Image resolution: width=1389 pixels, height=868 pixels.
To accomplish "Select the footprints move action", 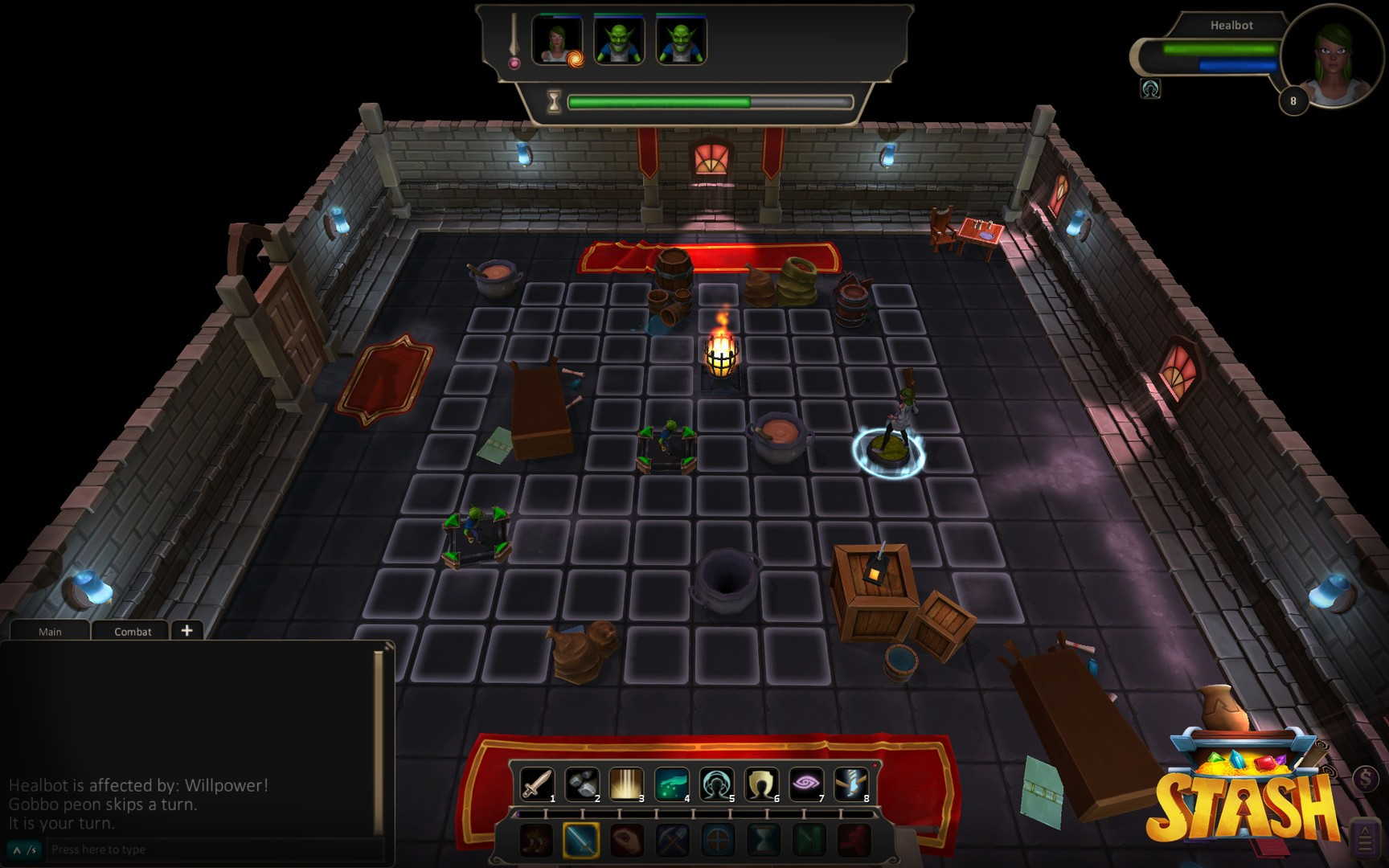I will click(535, 841).
